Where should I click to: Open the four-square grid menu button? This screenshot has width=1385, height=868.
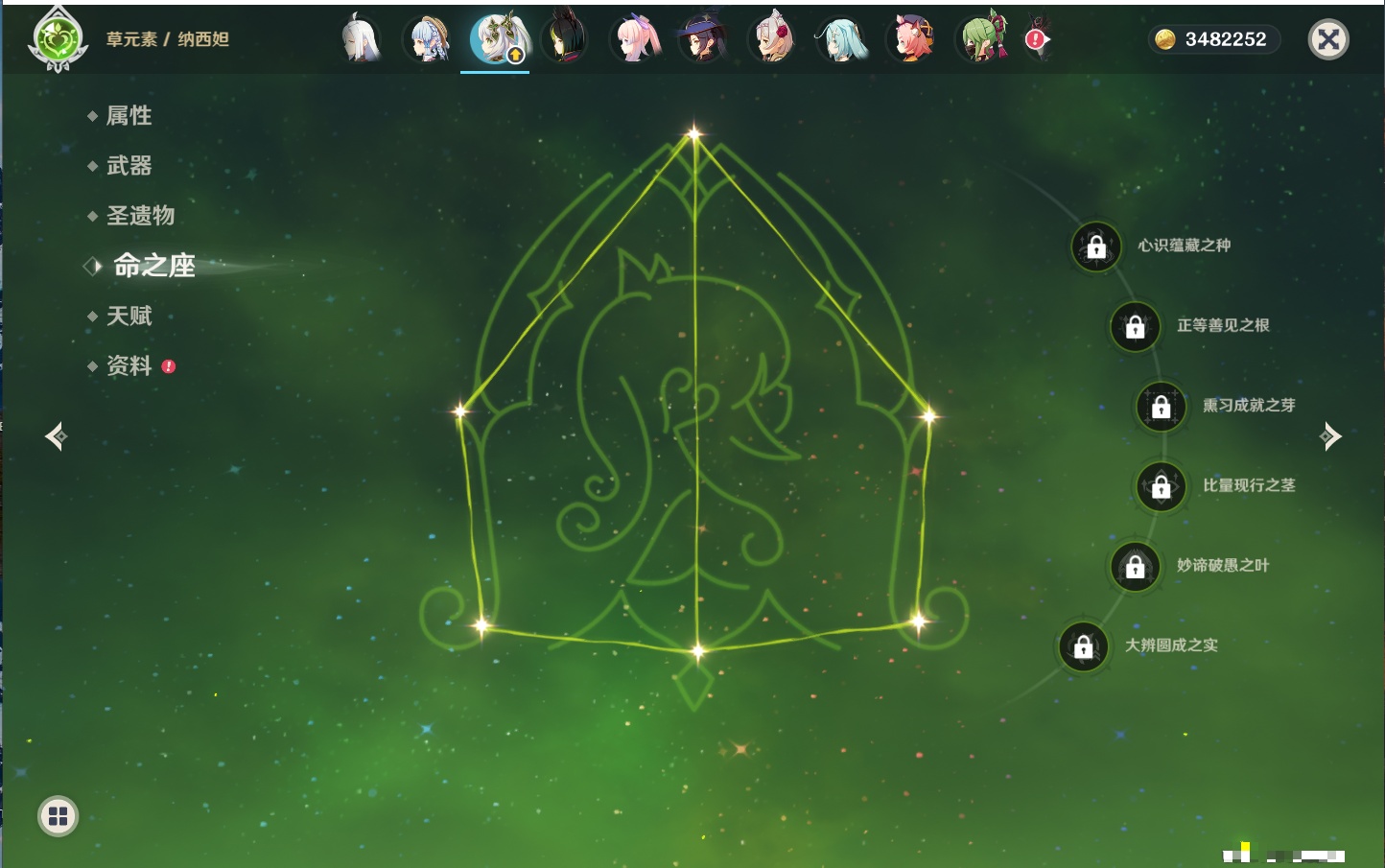58,816
